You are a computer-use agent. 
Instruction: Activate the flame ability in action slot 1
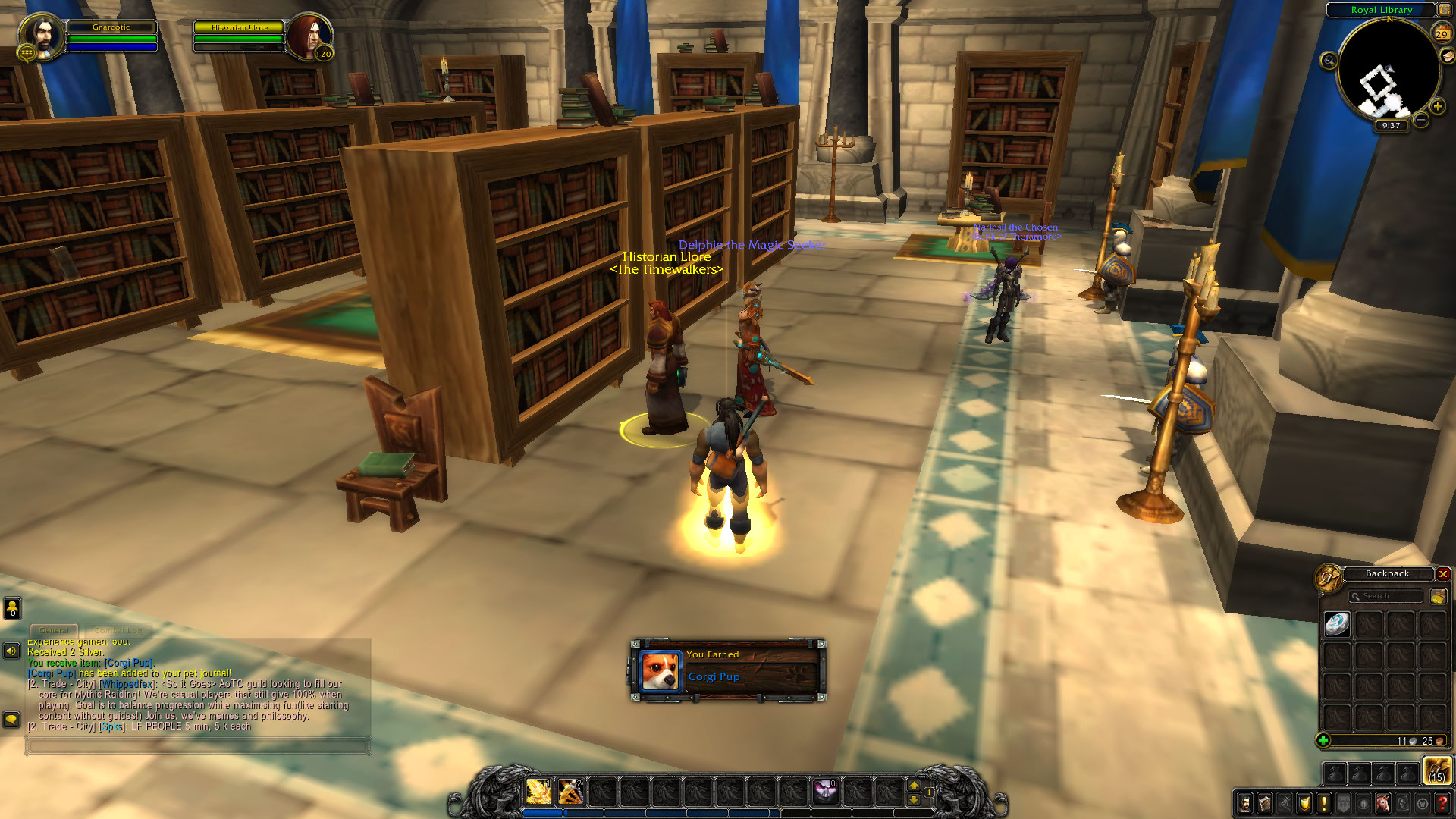(538, 792)
